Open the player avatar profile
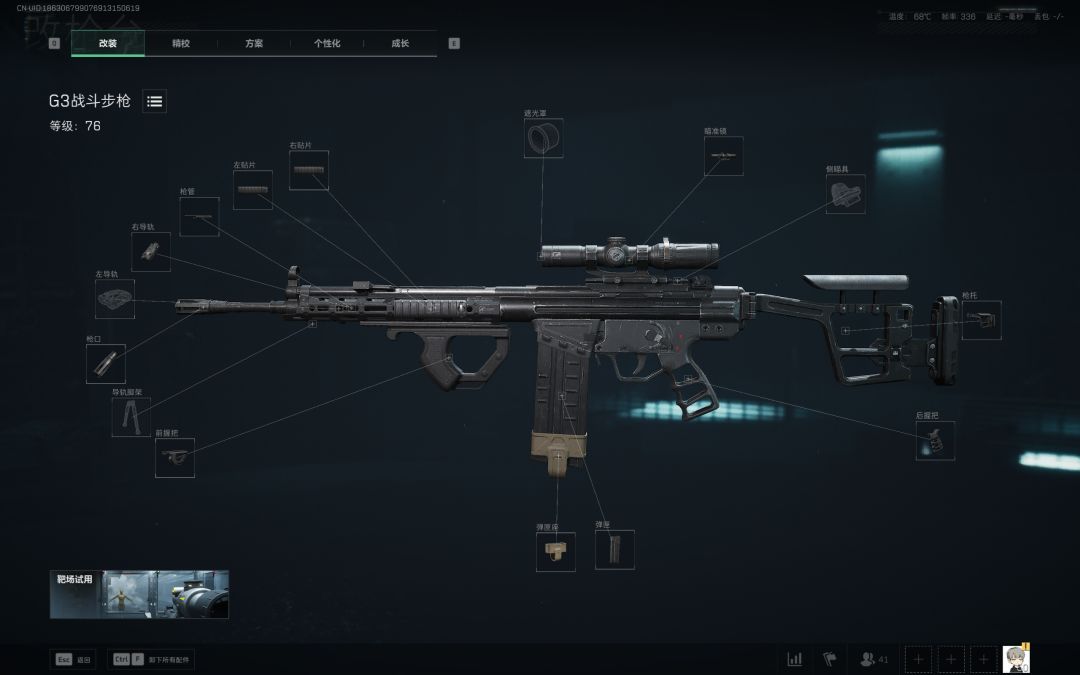 pos(1016,659)
